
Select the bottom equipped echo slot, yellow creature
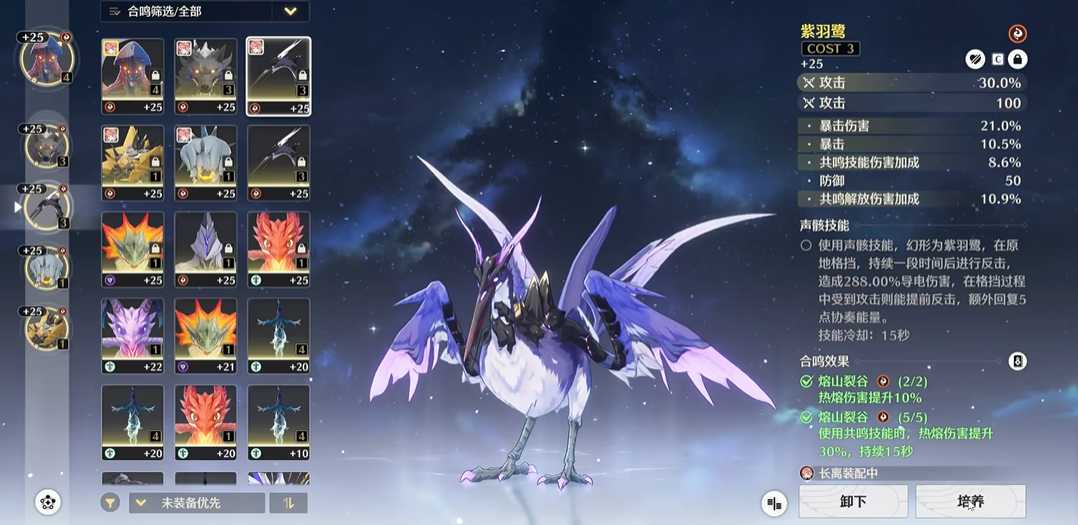(x=45, y=326)
